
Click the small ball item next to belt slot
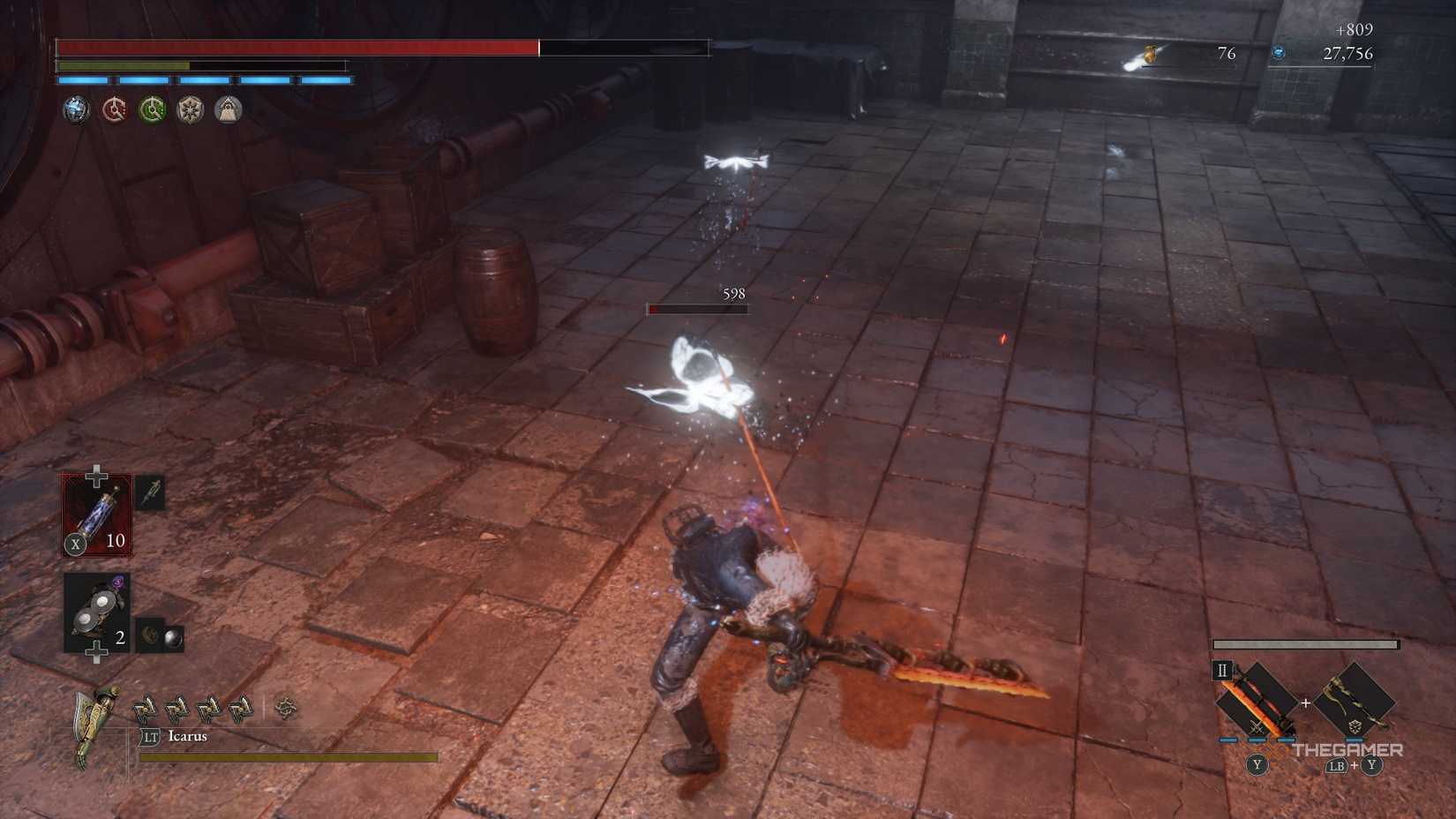(x=171, y=637)
